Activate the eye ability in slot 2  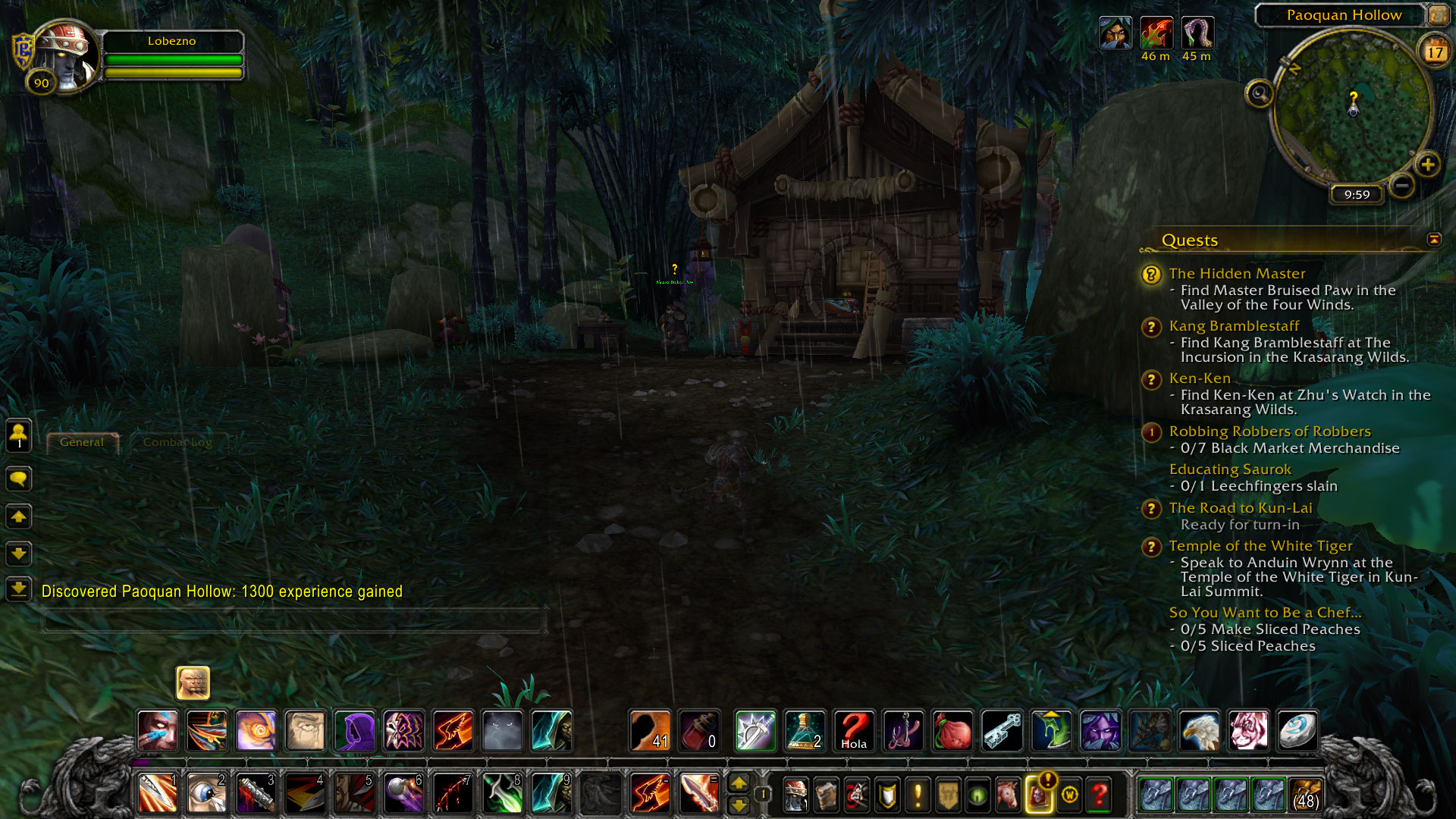[206, 794]
